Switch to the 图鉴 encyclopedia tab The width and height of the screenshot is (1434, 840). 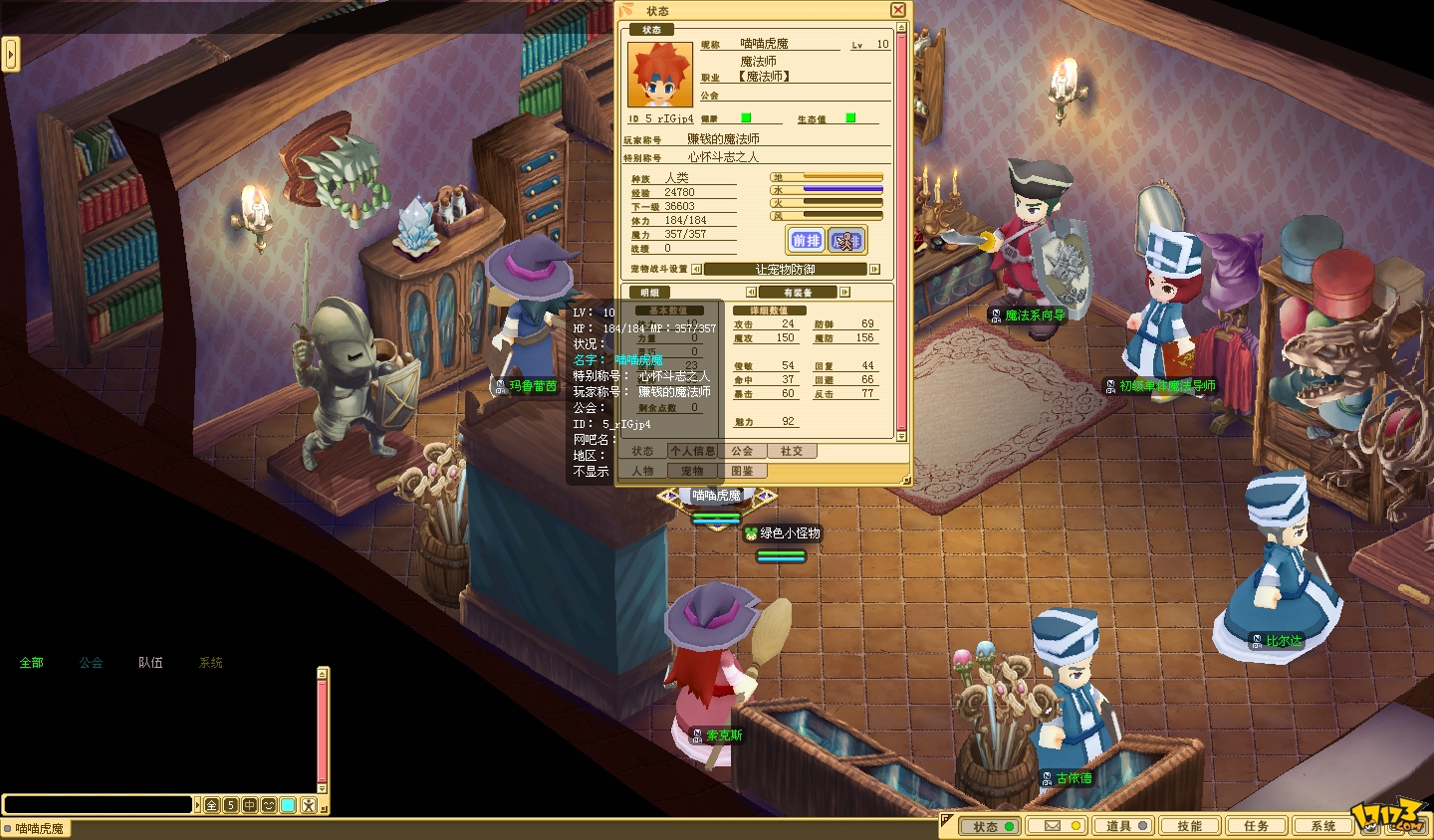pos(742,471)
